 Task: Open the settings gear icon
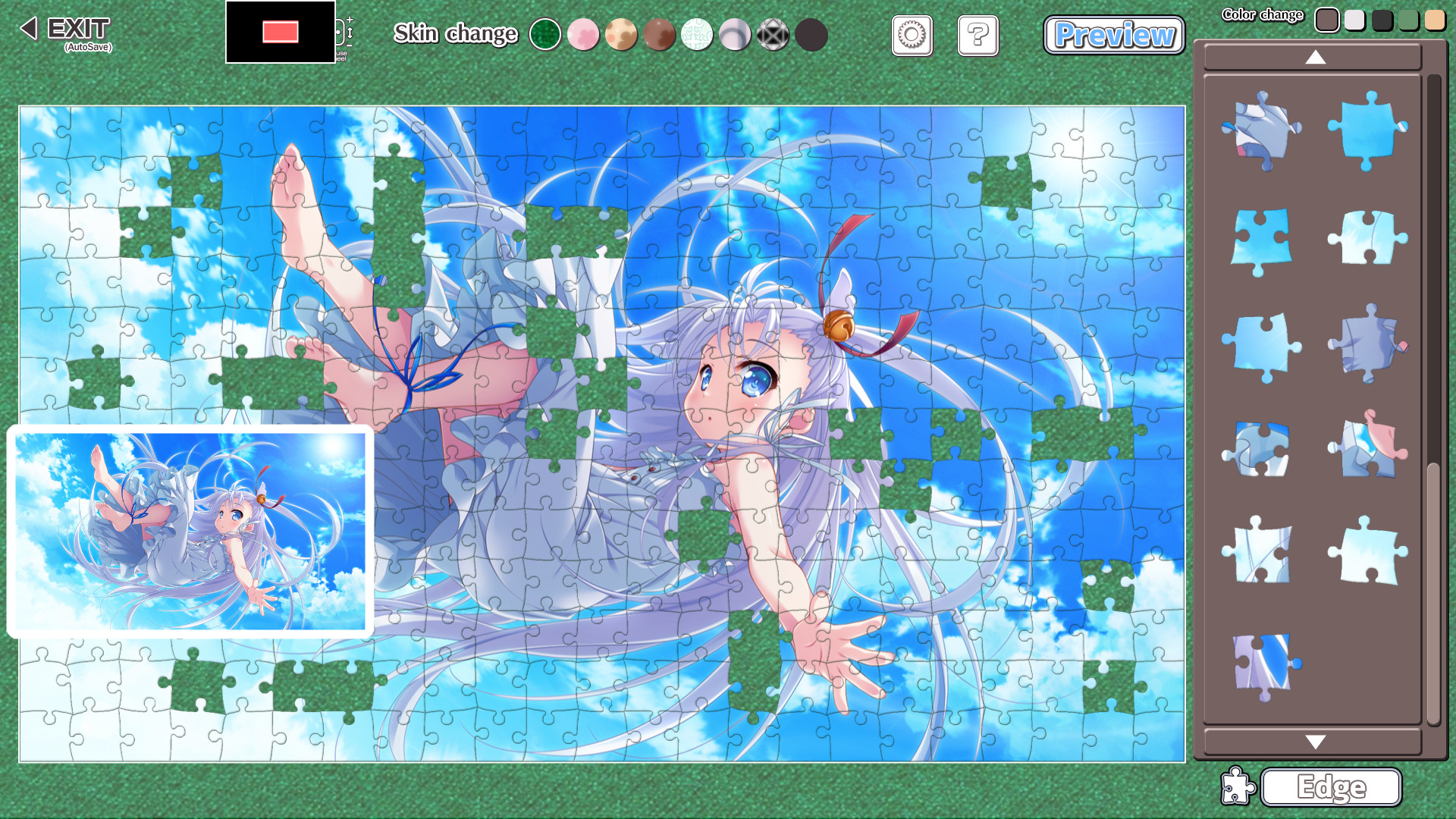pos(912,36)
